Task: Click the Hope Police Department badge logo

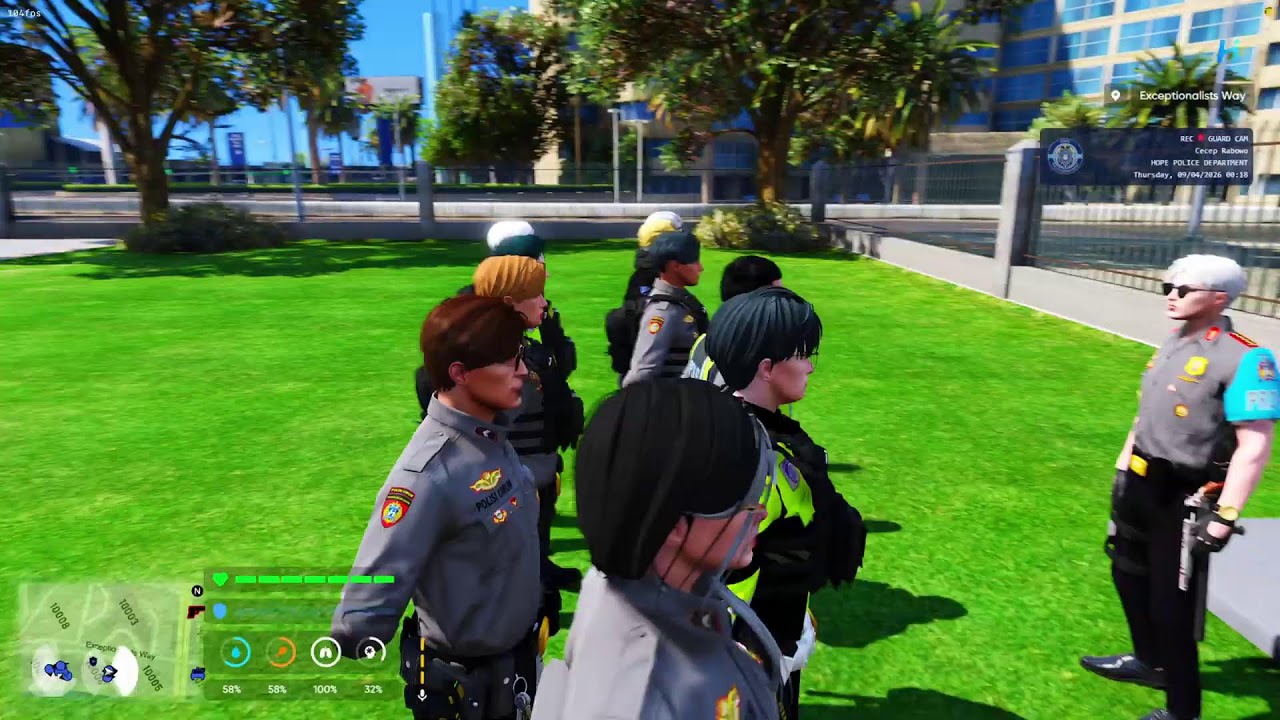Action: (x=1064, y=155)
